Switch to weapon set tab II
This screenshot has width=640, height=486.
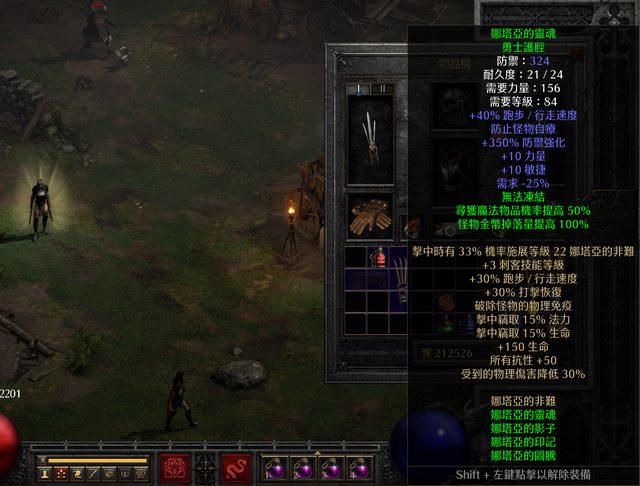[x=381, y=89]
